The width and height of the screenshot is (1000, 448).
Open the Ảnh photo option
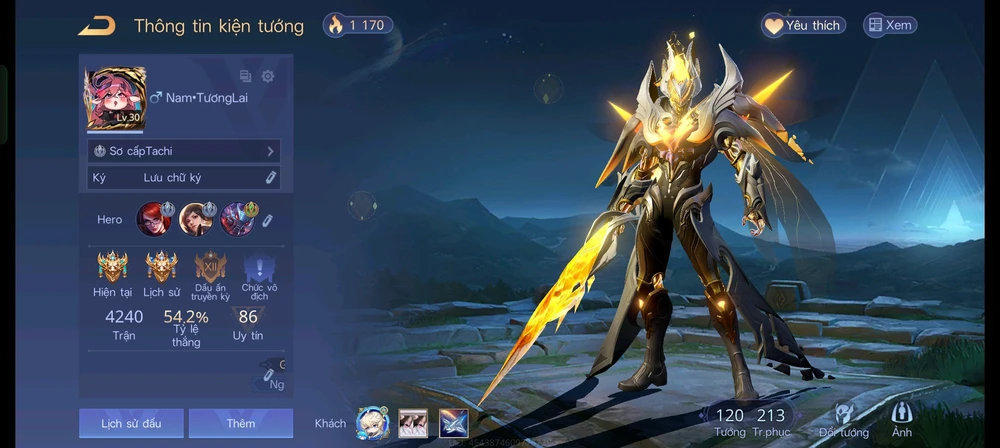click(x=902, y=421)
